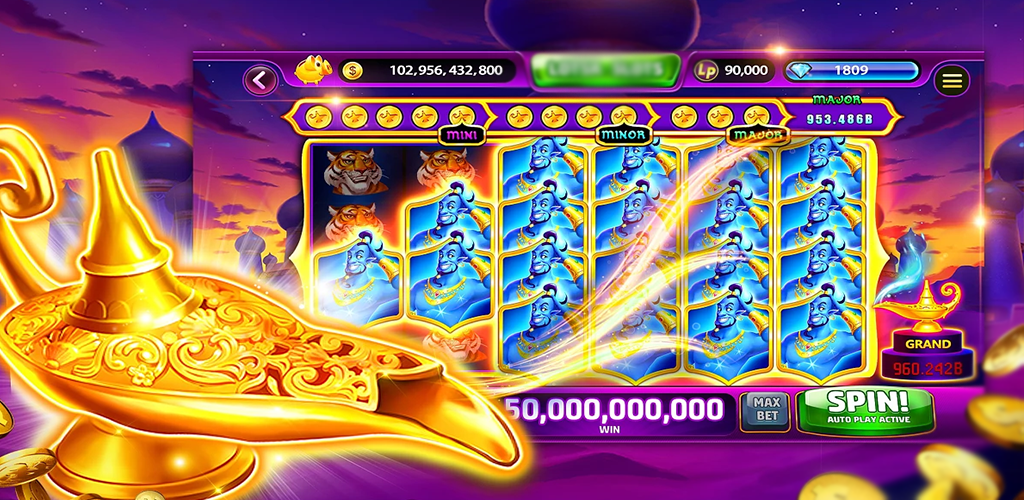1024x500 pixels.
Task: Go back using the arrow button
Action: pyautogui.click(x=261, y=80)
